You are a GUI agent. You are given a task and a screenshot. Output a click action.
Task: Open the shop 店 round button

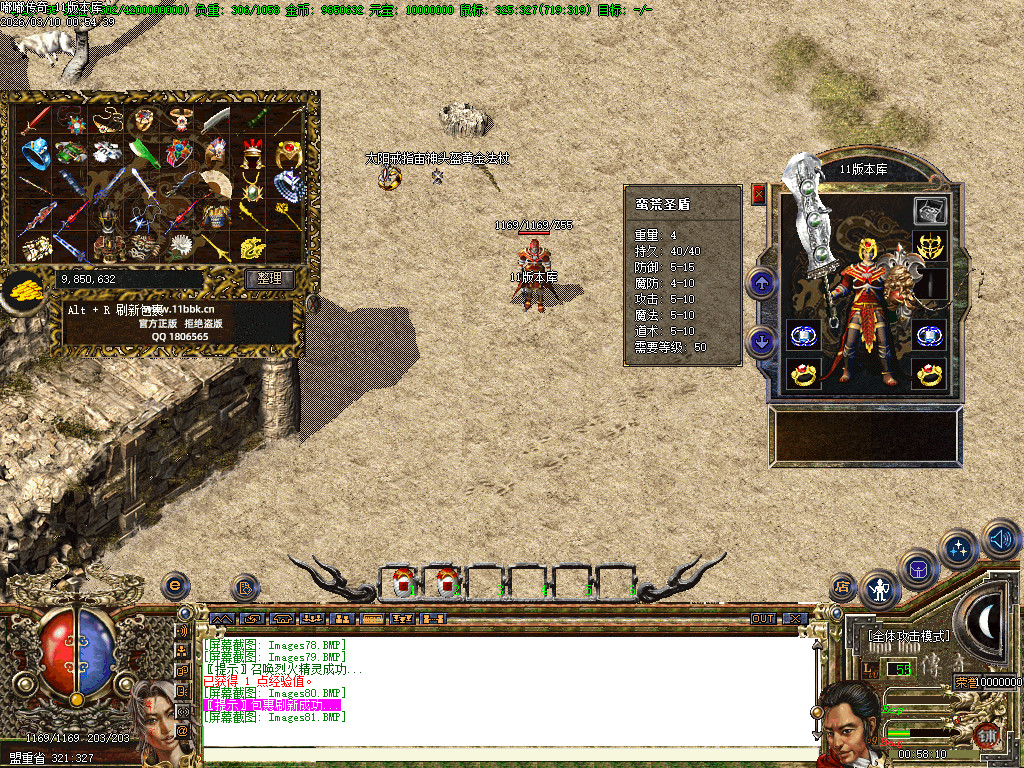[x=843, y=587]
